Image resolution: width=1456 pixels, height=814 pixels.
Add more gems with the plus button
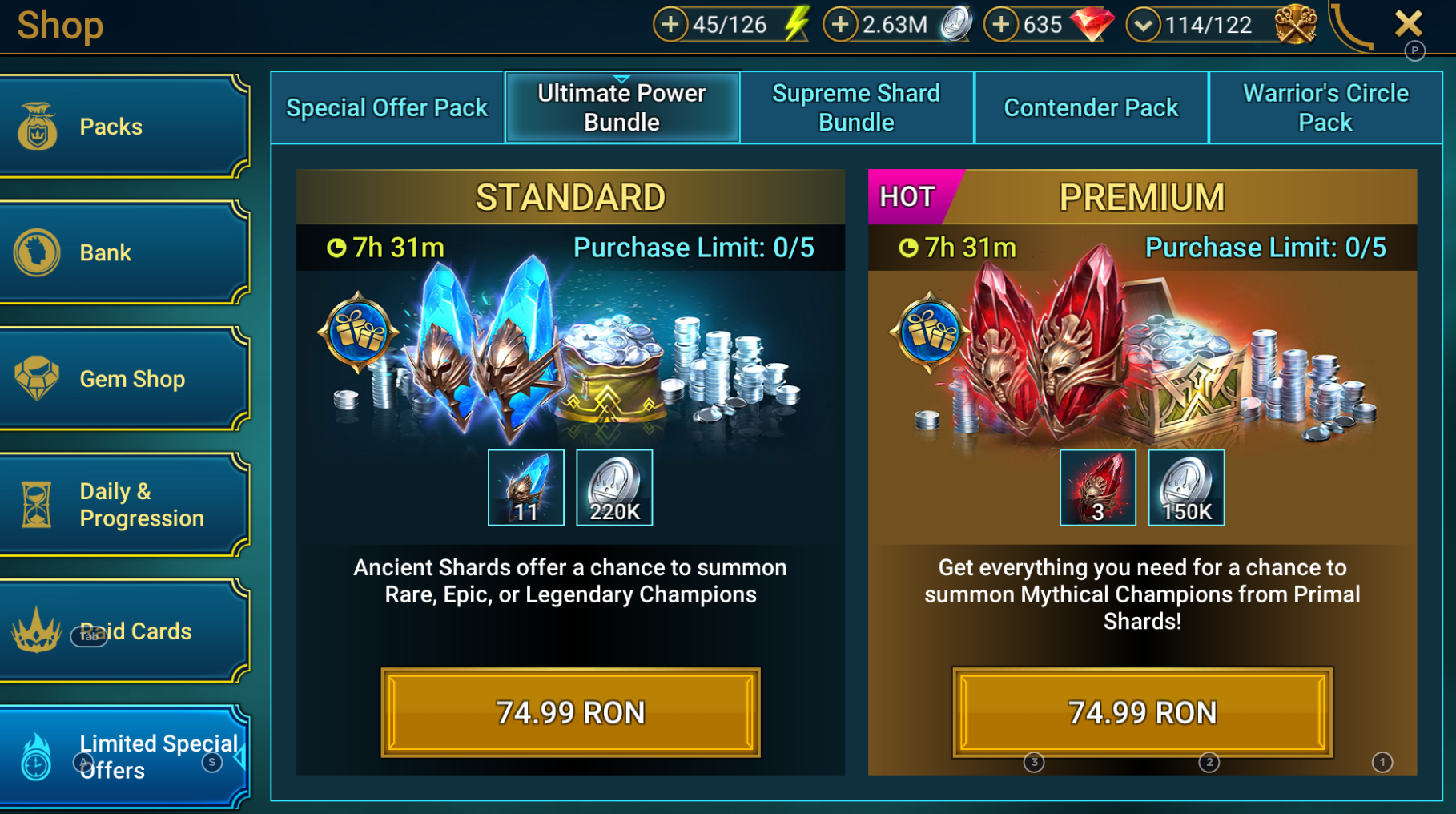(x=1000, y=25)
